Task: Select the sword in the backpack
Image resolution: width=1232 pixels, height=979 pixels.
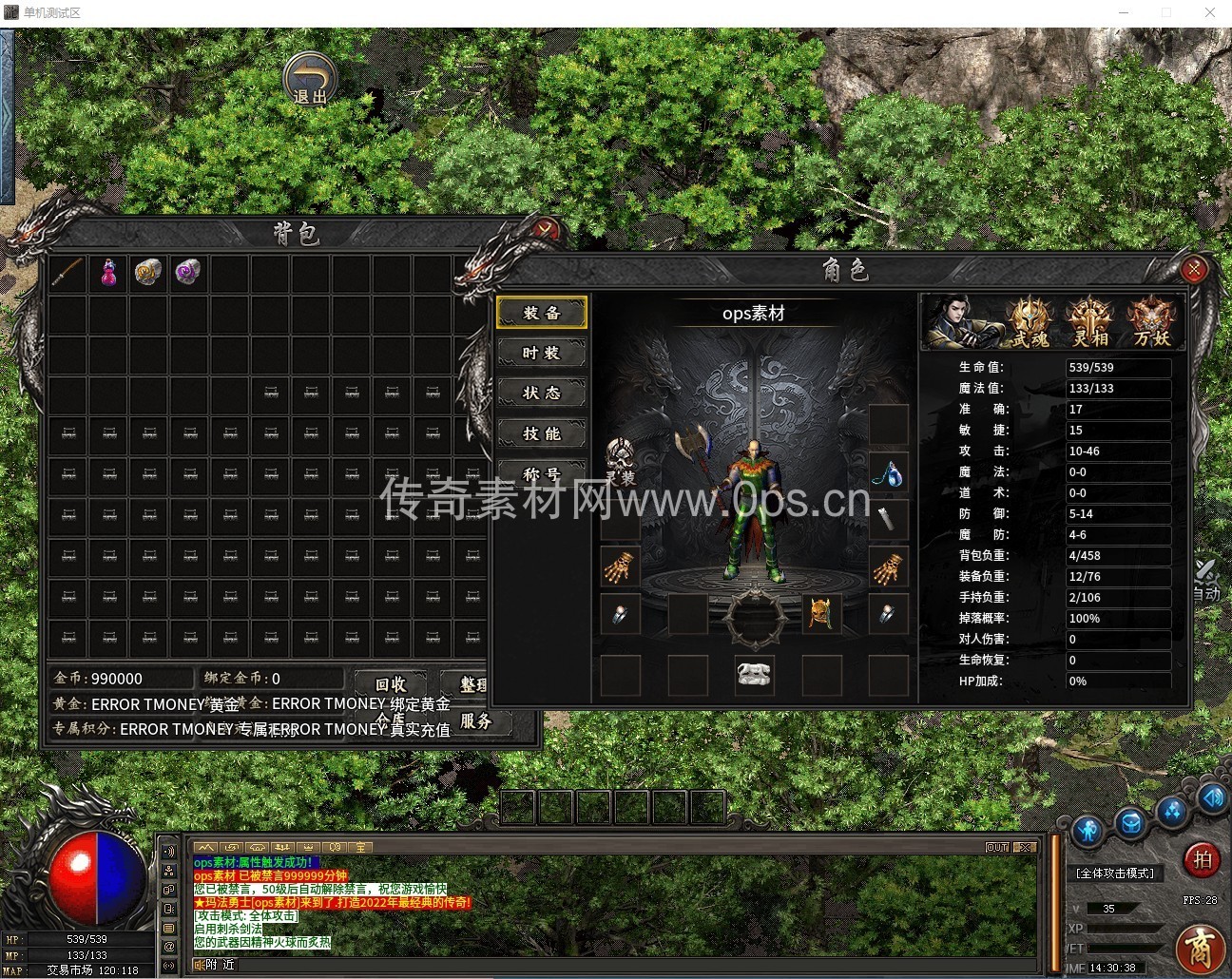Action: (67, 274)
